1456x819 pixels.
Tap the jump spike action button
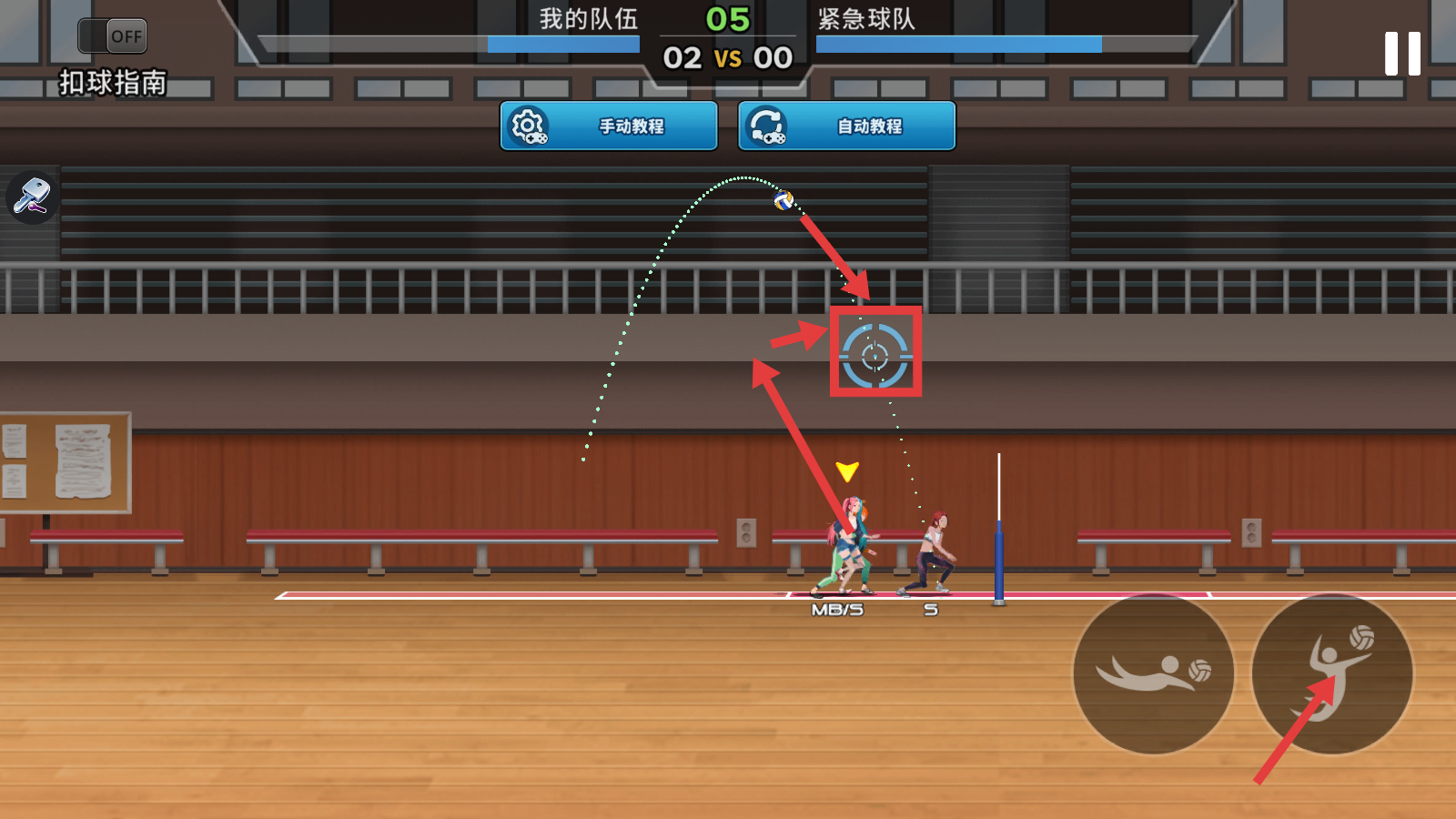point(1332,674)
